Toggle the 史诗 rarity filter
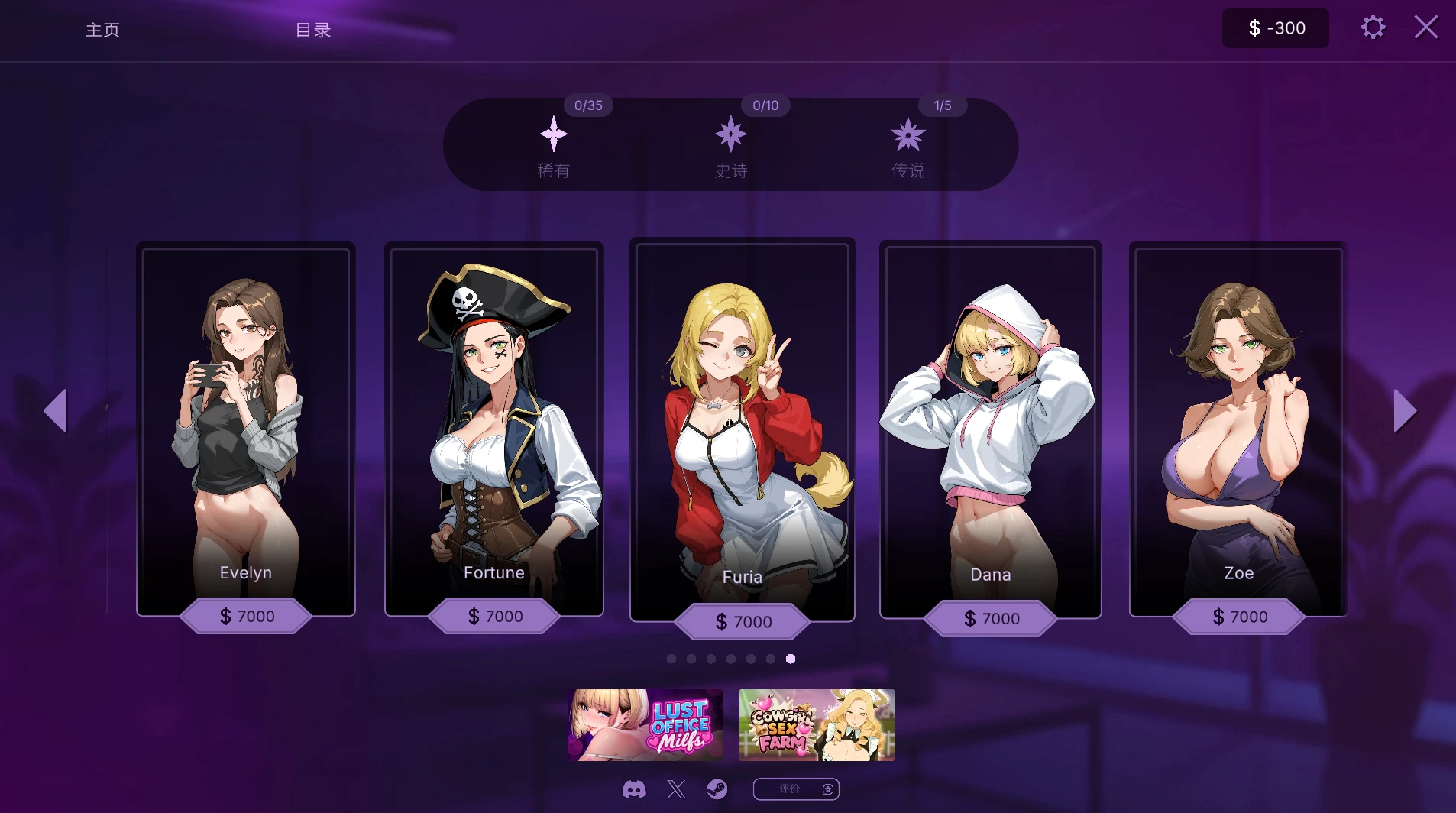 coord(730,149)
